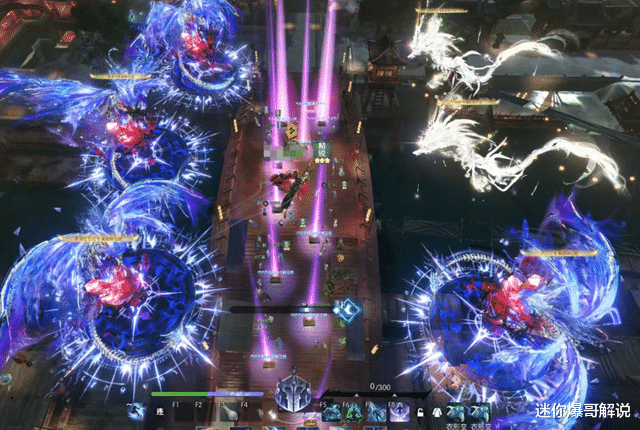Use the F6 hotbar skill
This screenshot has height=430, width=640.
point(352,411)
